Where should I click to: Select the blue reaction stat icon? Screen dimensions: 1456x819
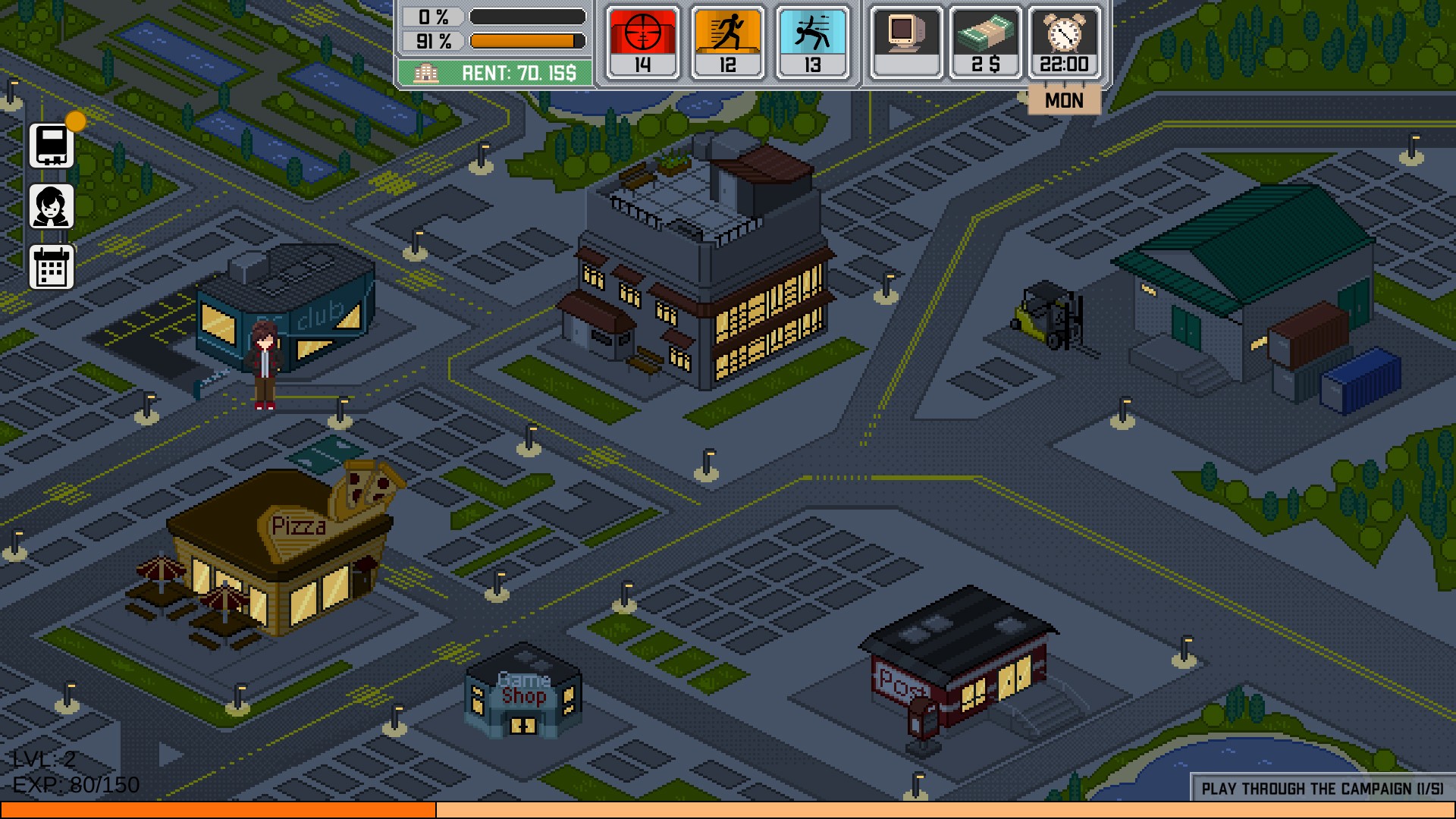click(x=812, y=42)
